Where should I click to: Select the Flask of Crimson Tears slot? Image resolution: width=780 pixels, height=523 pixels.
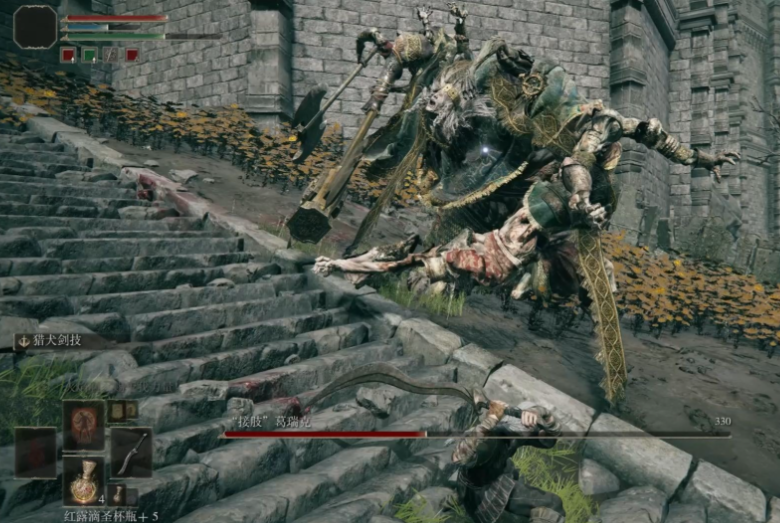pos(84,482)
